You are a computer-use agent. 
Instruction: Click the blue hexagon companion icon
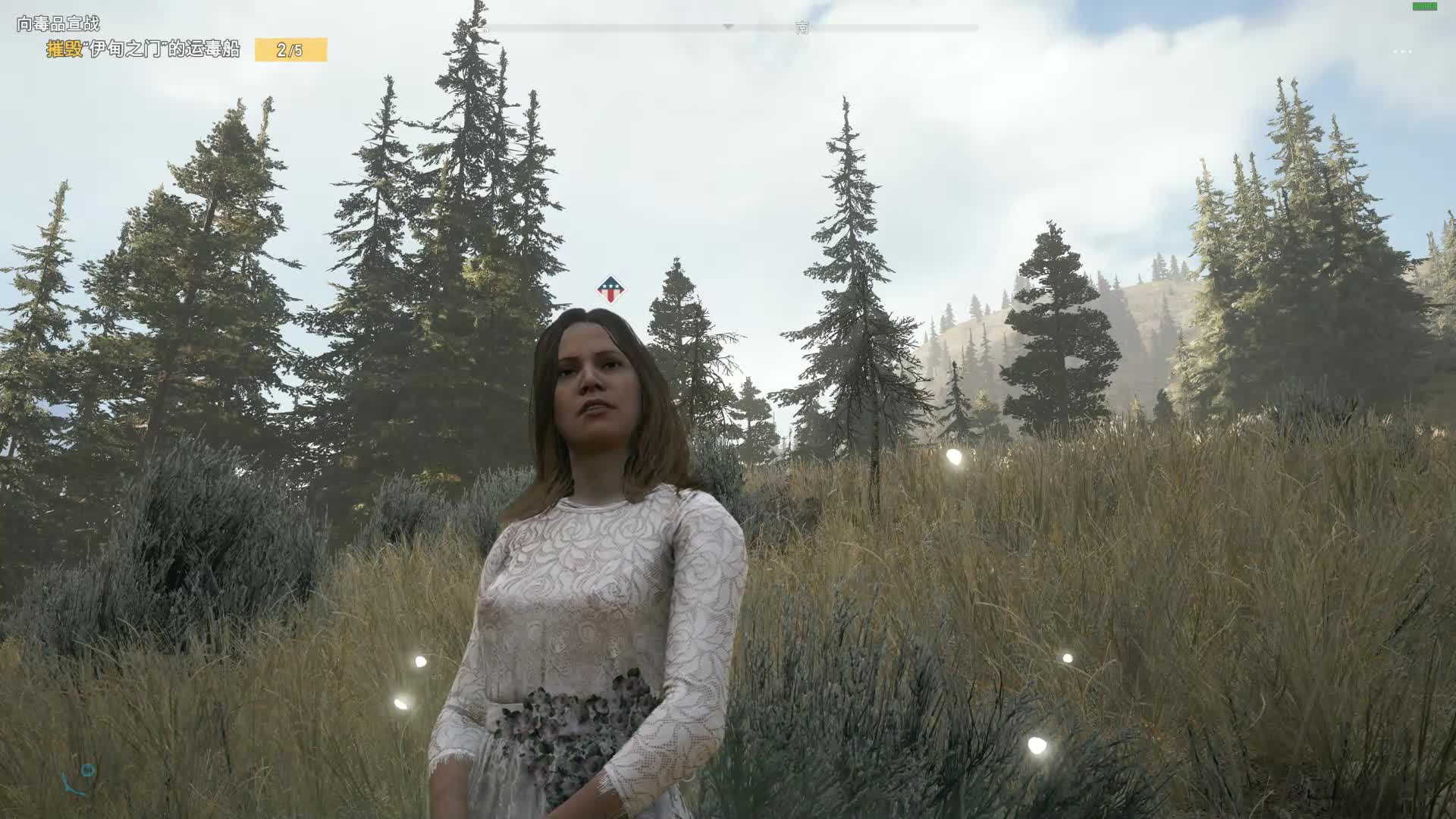point(88,770)
